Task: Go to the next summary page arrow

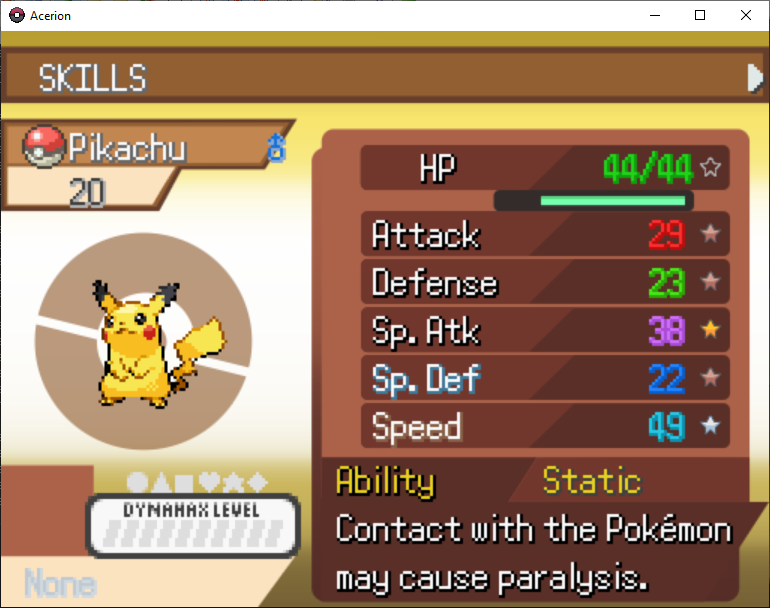Action: click(x=755, y=78)
